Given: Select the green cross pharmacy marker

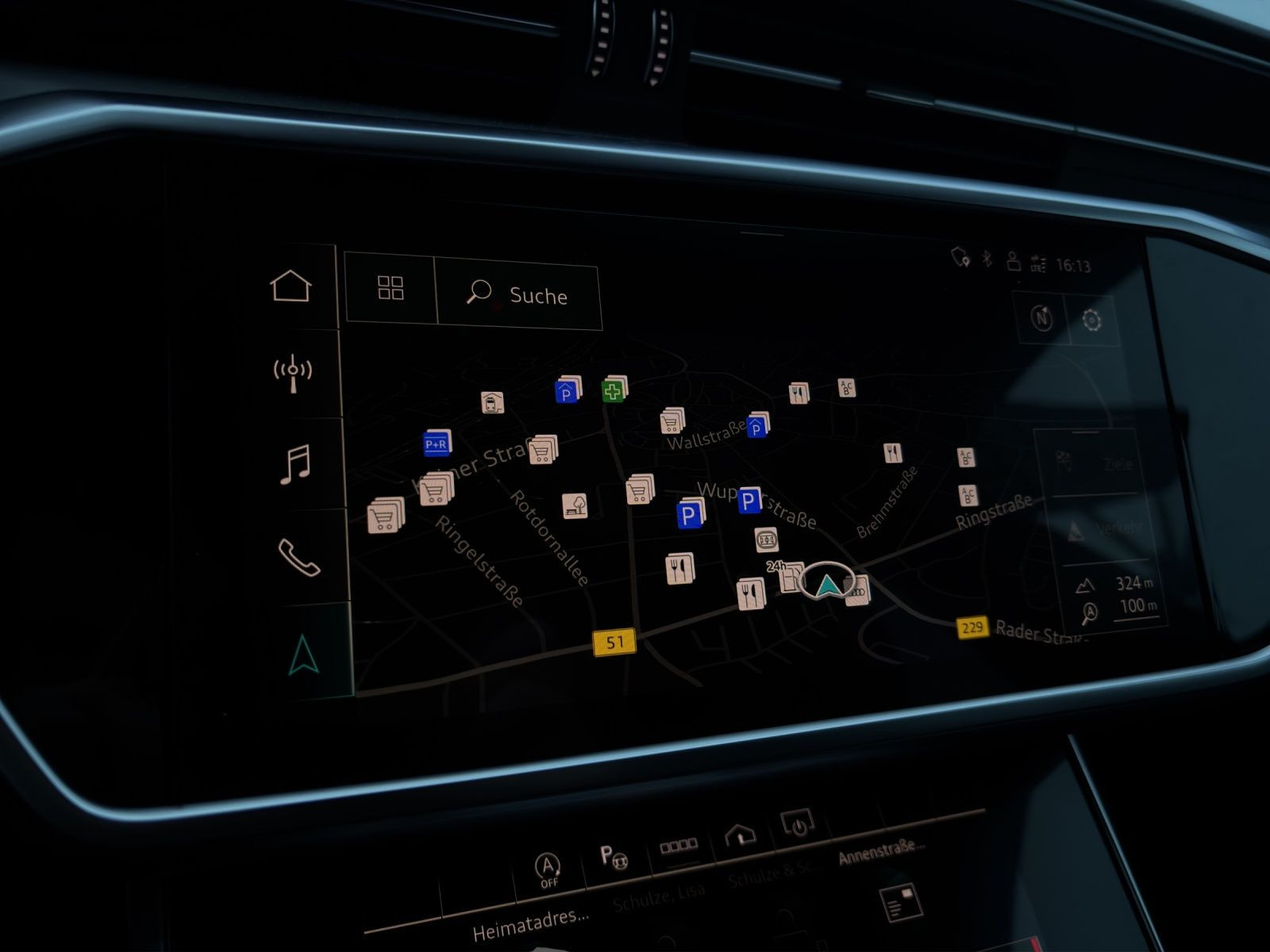Looking at the screenshot, I should (x=612, y=390).
